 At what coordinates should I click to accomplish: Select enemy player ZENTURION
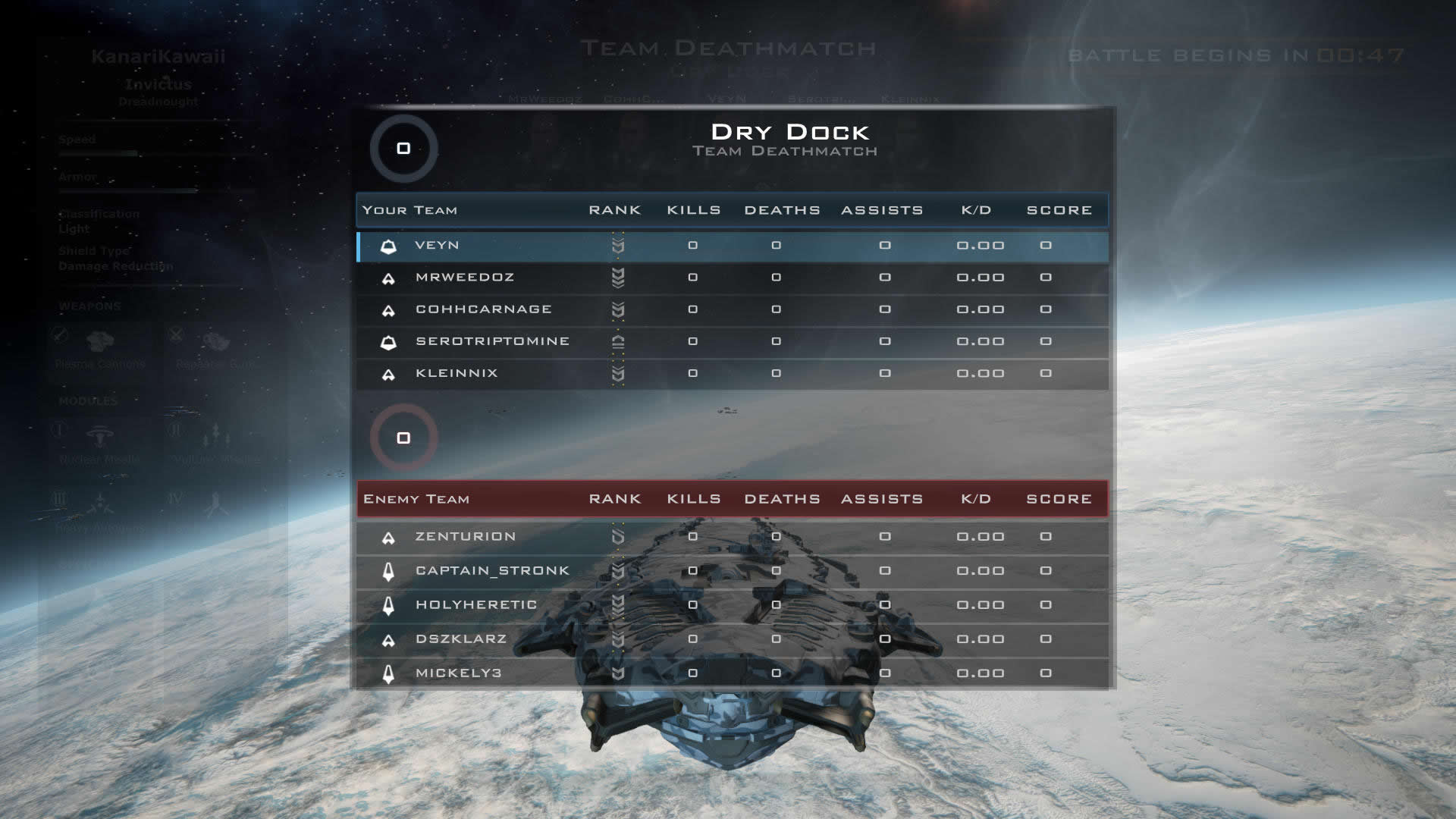[x=465, y=537]
